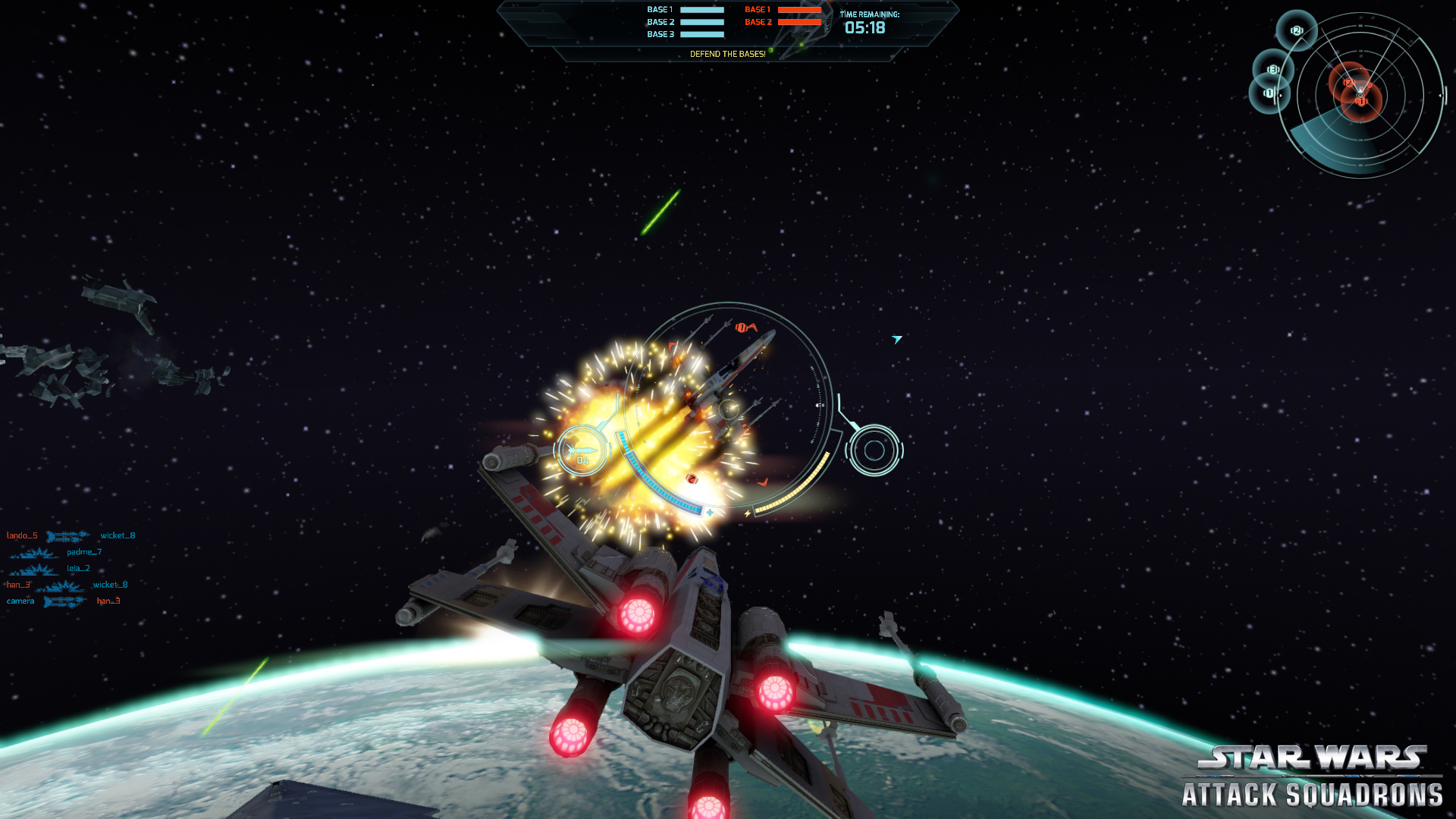
Task: Select blue base 2 marker on radar
Action: (x=1296, y=30)
